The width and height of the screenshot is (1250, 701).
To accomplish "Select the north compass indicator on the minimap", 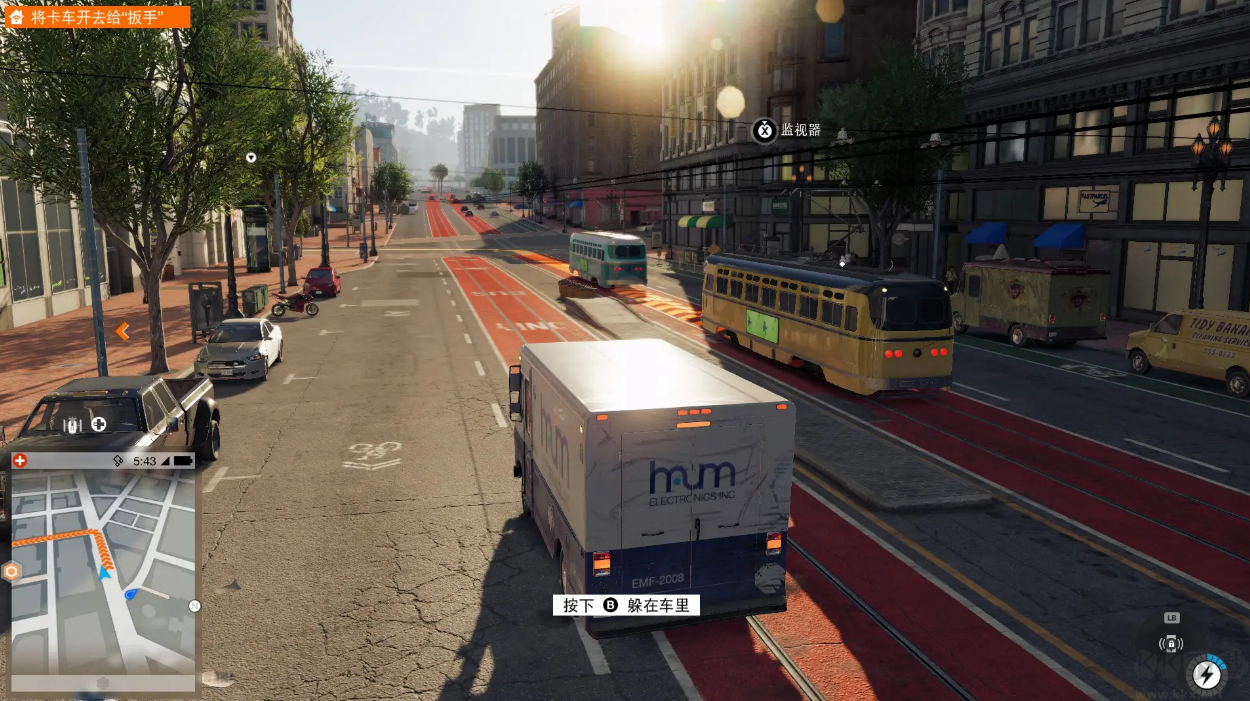I will pyautogui.click(x=194, y=606).
